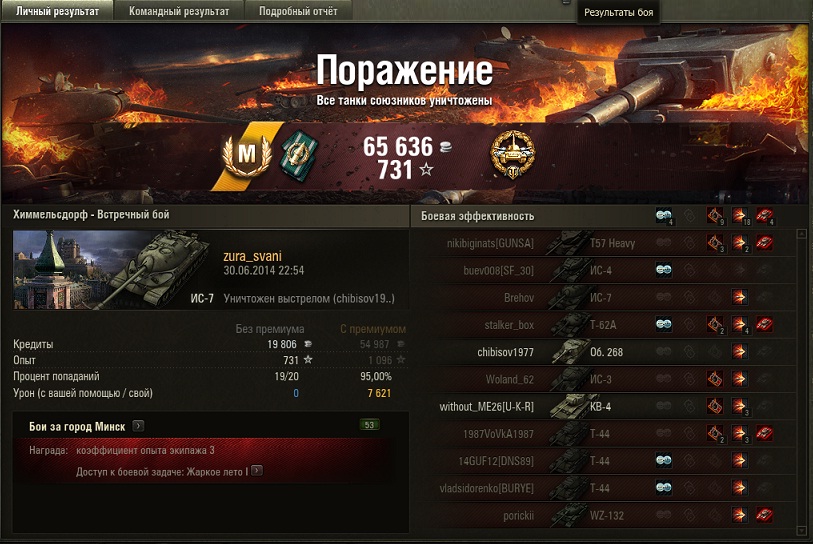Choose the Brehov ИС-7 row
The width and height of the screenshot is (813, 544).
point(600,297)
